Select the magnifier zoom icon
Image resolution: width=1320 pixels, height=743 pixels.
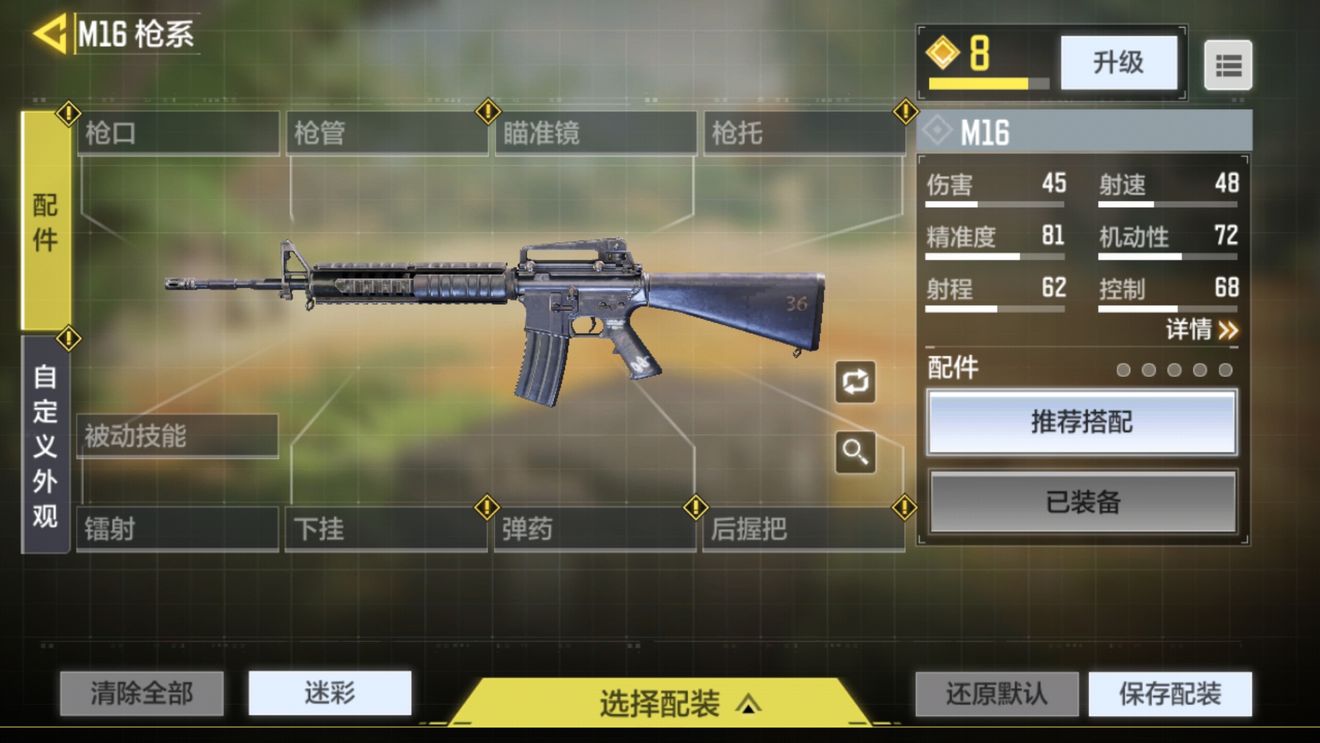coord(856,452)
